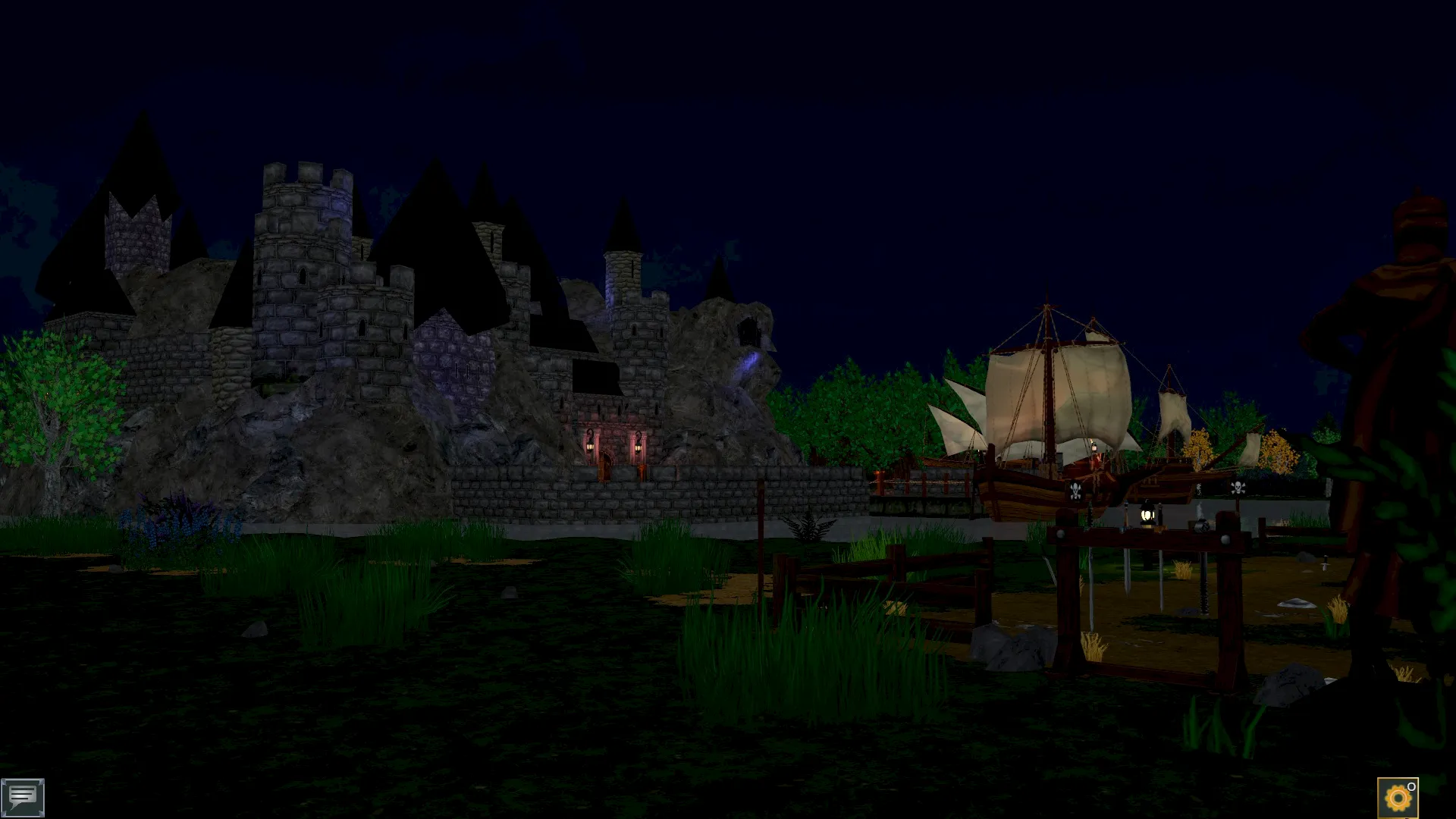Open the gear settings button
1456x819 pixels.
[x=1397, y=798]
